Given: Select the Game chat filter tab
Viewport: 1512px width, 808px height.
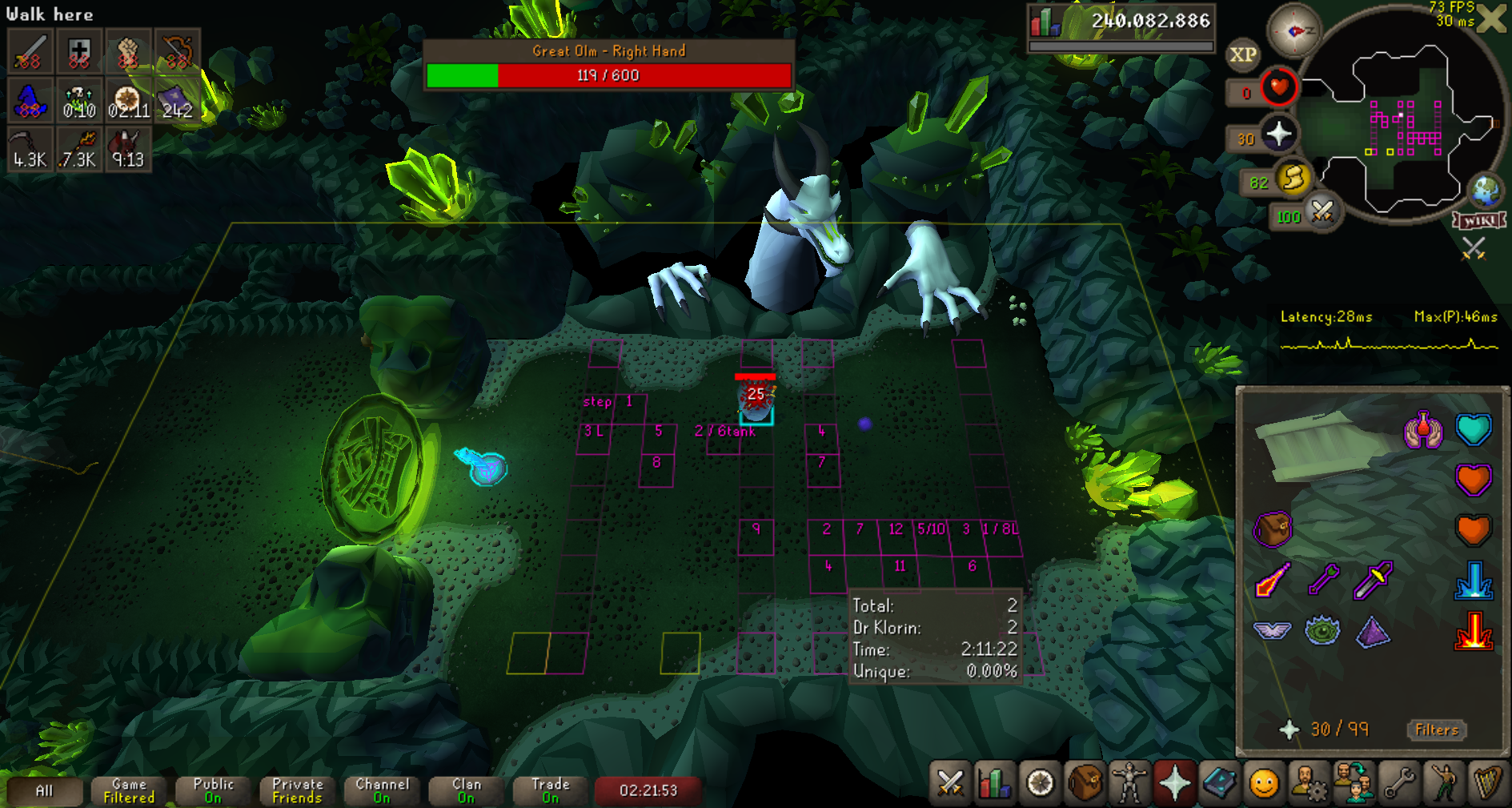Looking at the screenshot, I should pyautogui.click(x=129, y=790).
